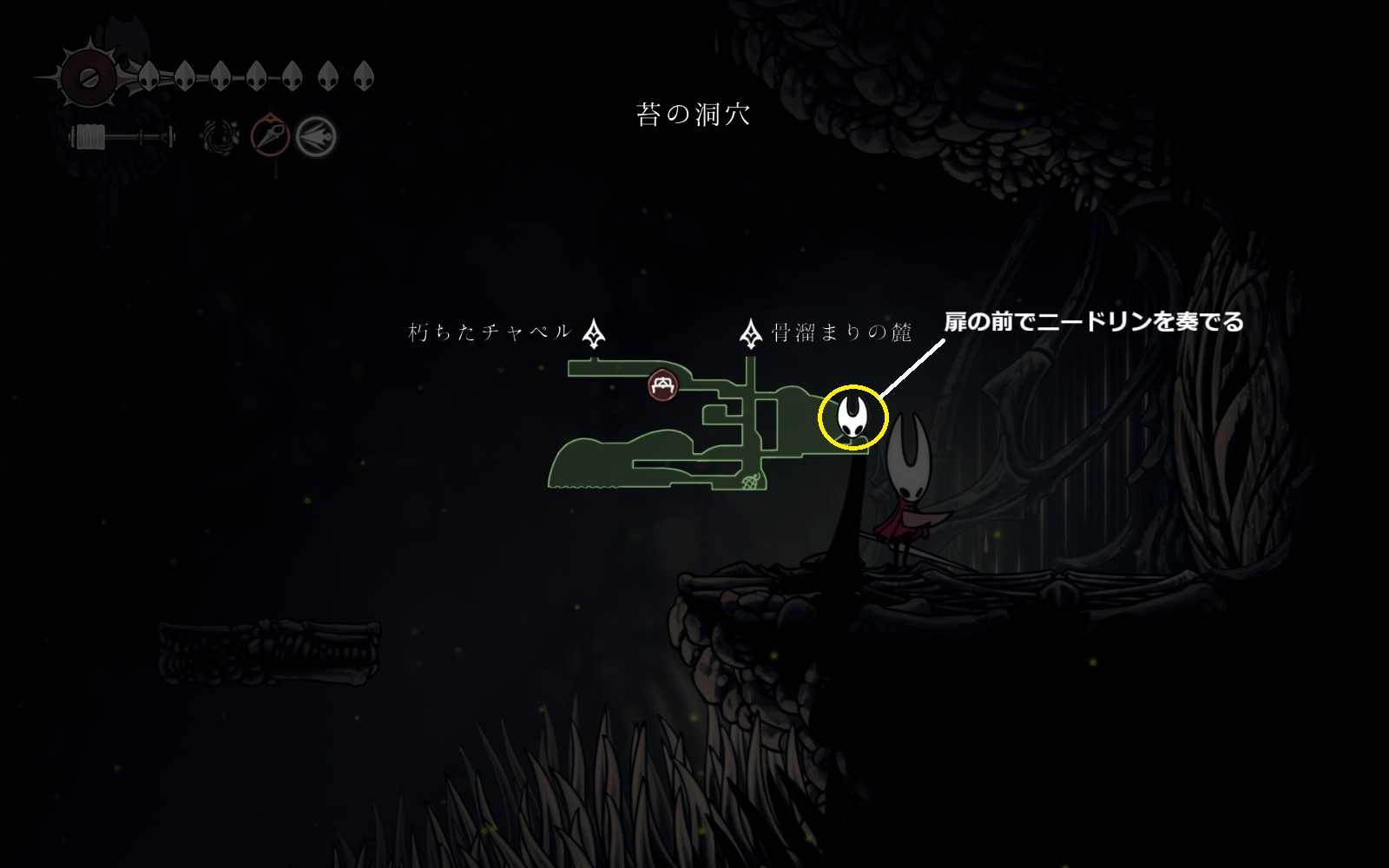This screenshot has width=1389, height=868.
Task: Select the 骨溜まりの麓 exit marker
Action: point(750,333)
